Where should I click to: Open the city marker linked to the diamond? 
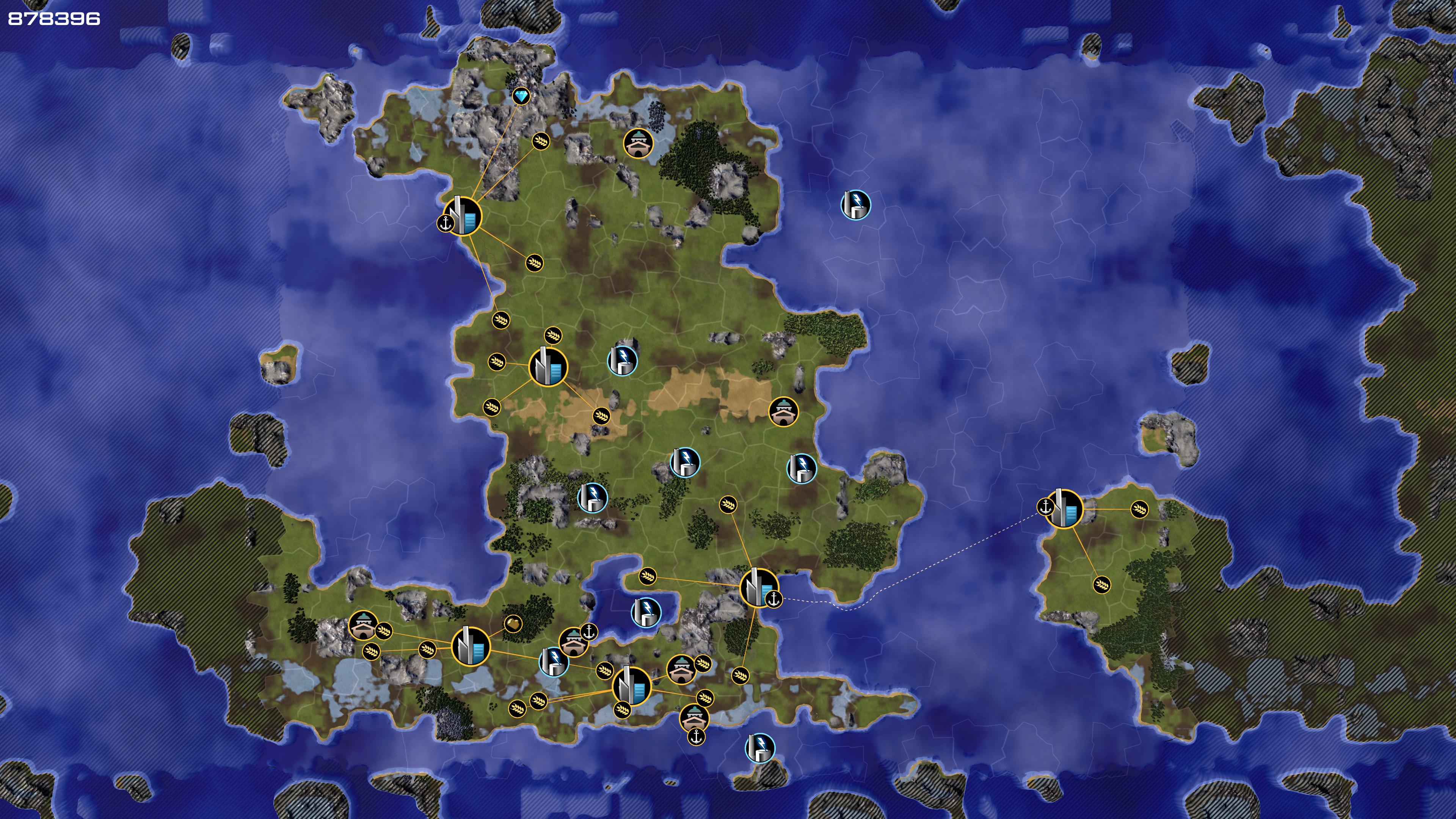[462, 216]
